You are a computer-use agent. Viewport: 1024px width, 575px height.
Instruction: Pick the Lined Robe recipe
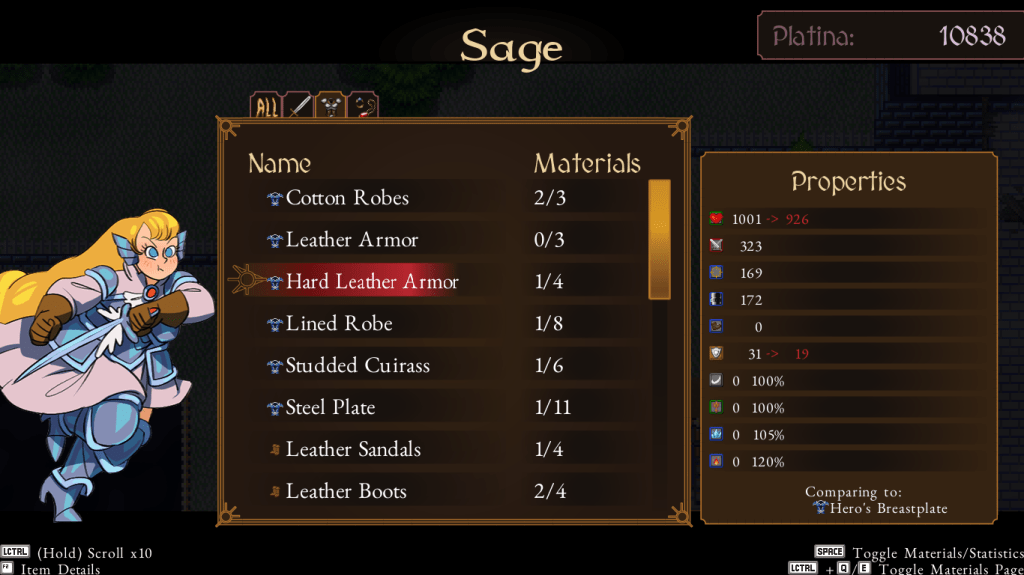338,324
